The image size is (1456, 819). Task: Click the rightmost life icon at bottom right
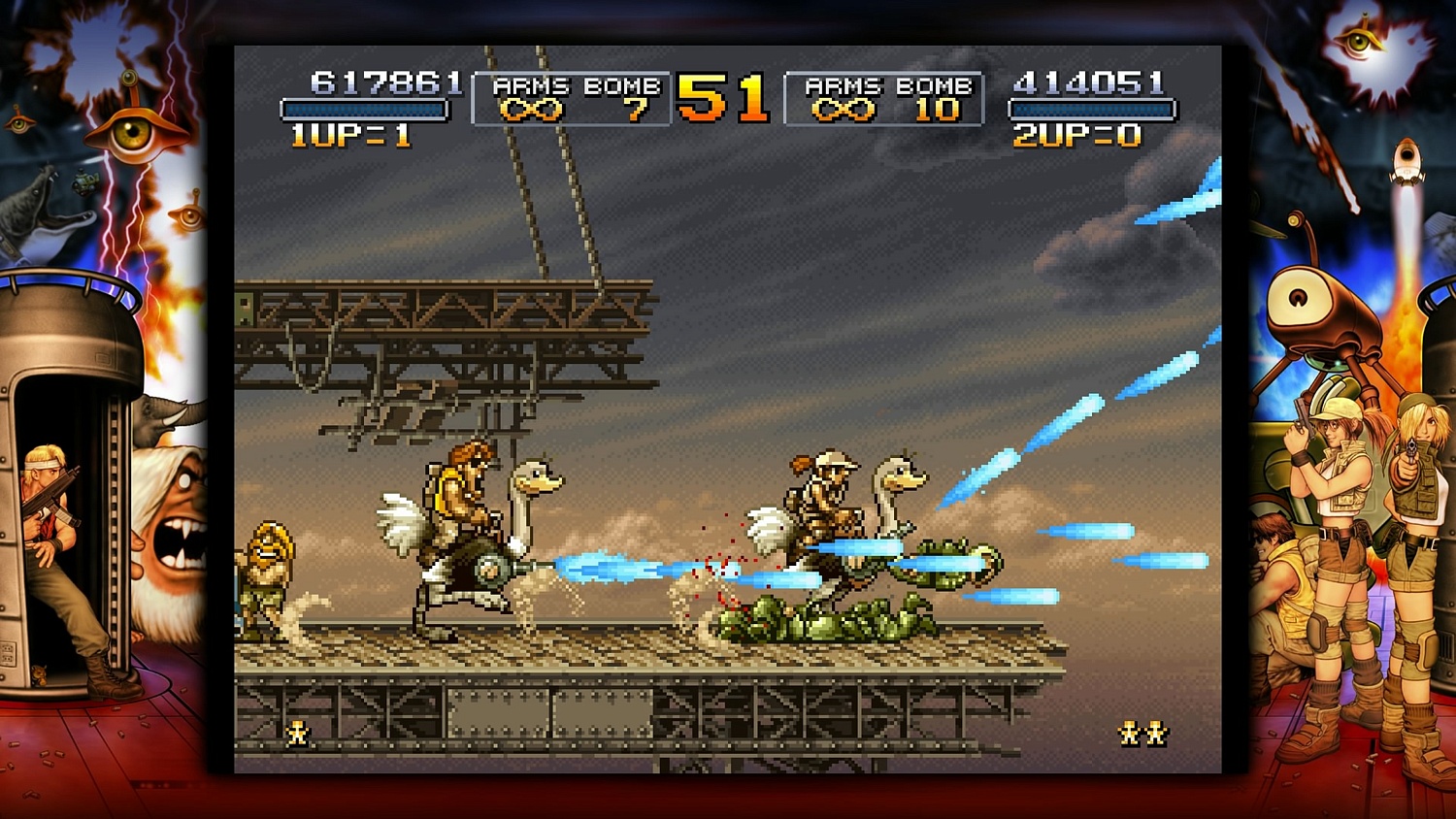[x=1155, y=735]
